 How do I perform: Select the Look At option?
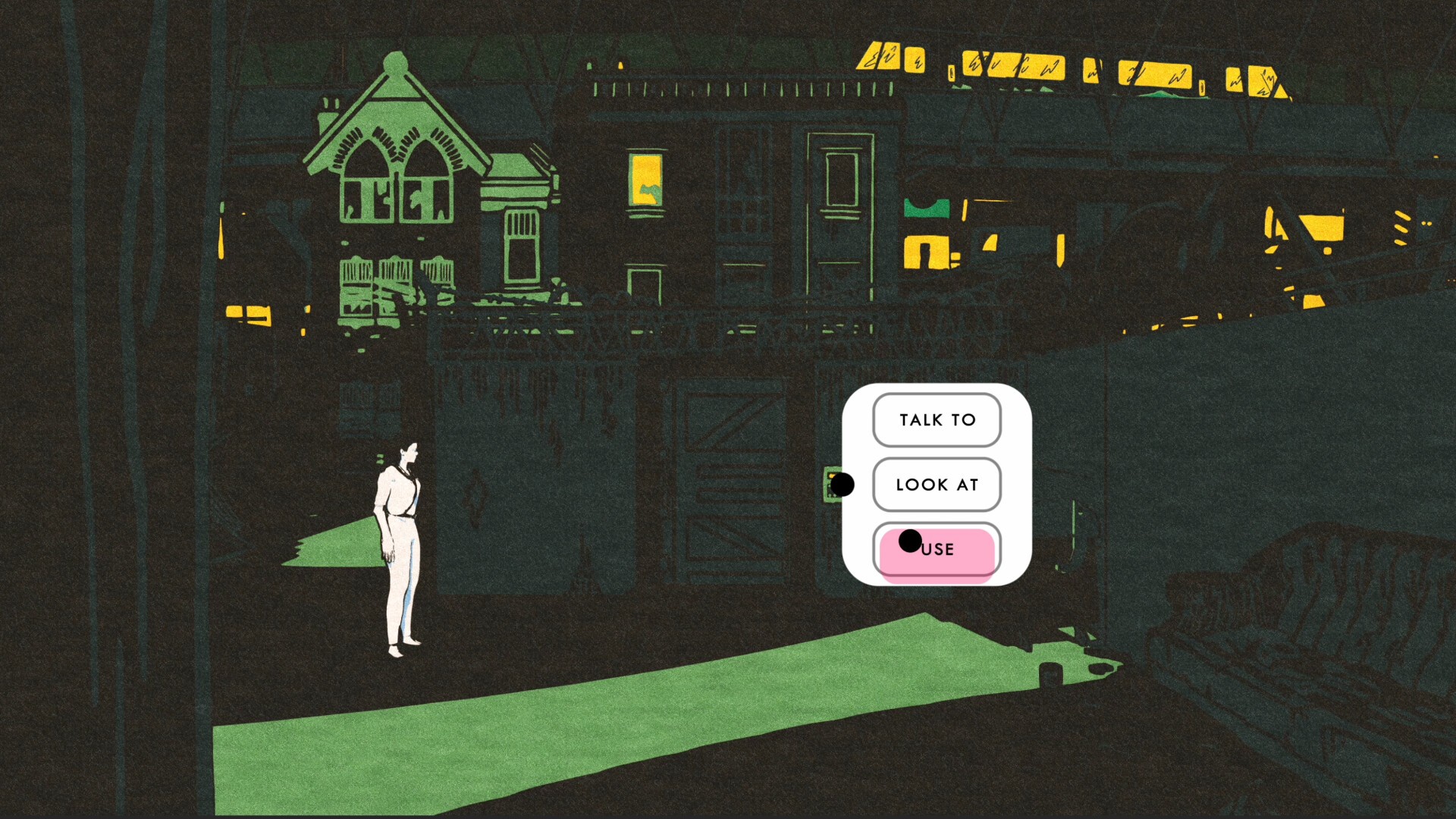(x=937, y=485)
